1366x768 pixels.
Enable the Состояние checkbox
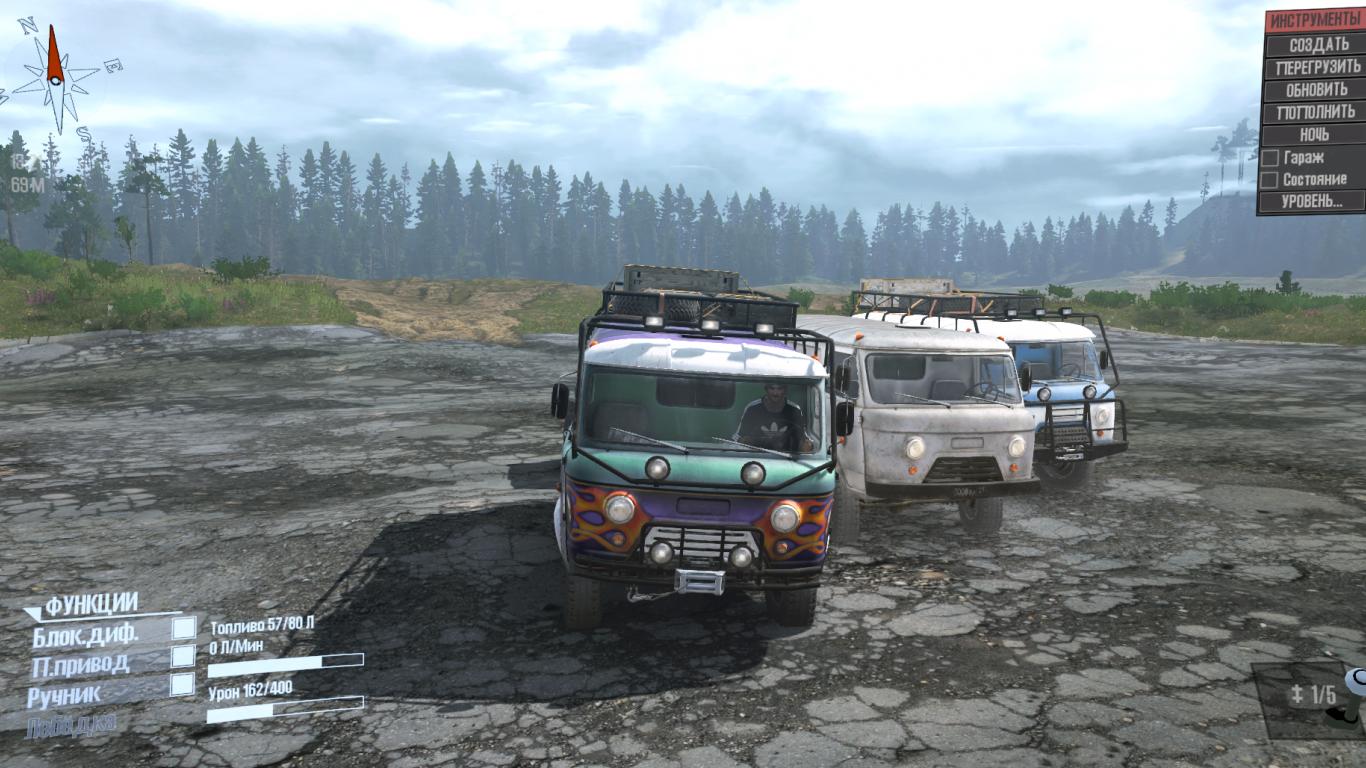click(x=1269, y=180)
